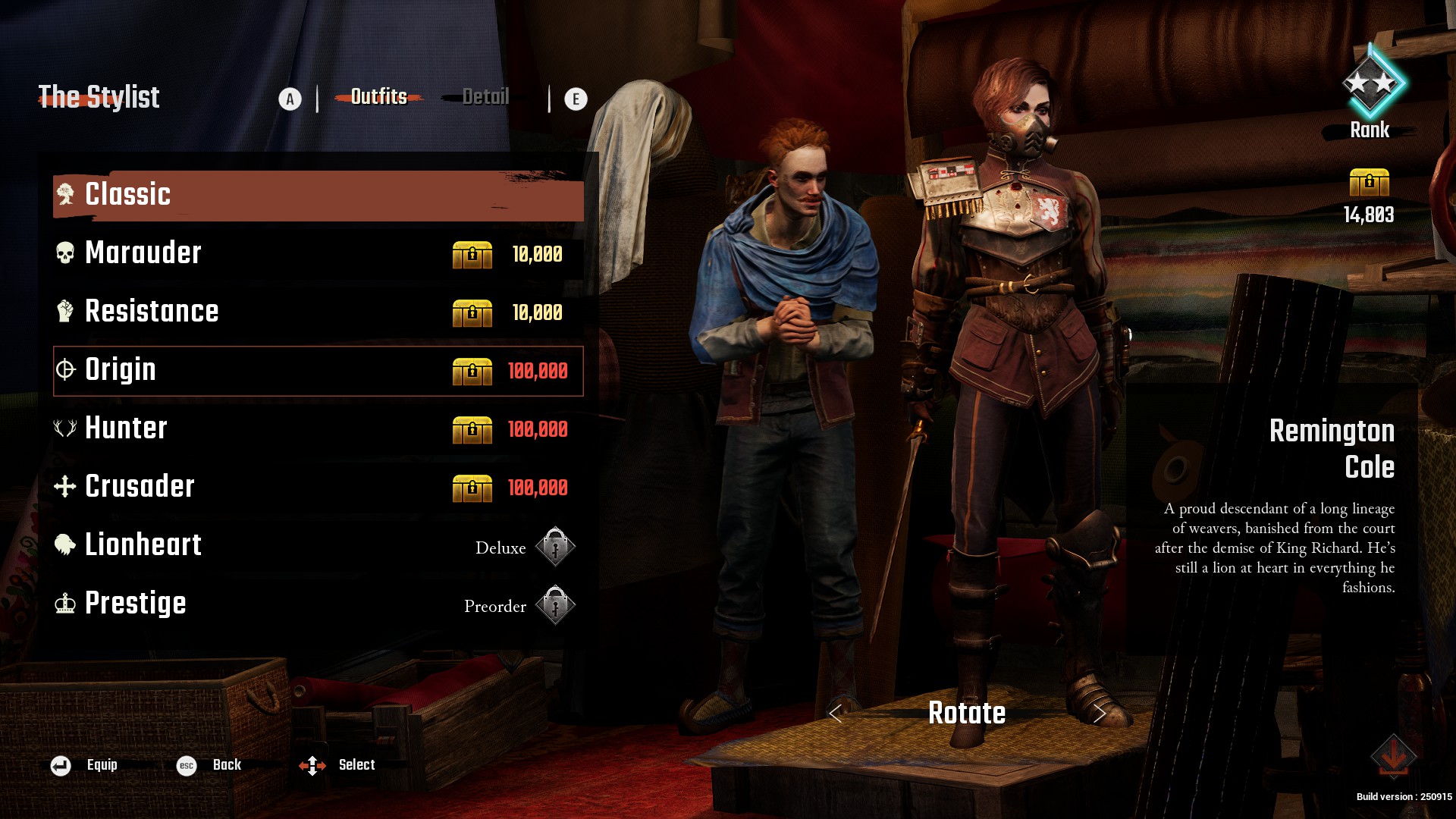Select the Origin outfit
Viewport: 1456px width, 819px height.
(318, 371)
